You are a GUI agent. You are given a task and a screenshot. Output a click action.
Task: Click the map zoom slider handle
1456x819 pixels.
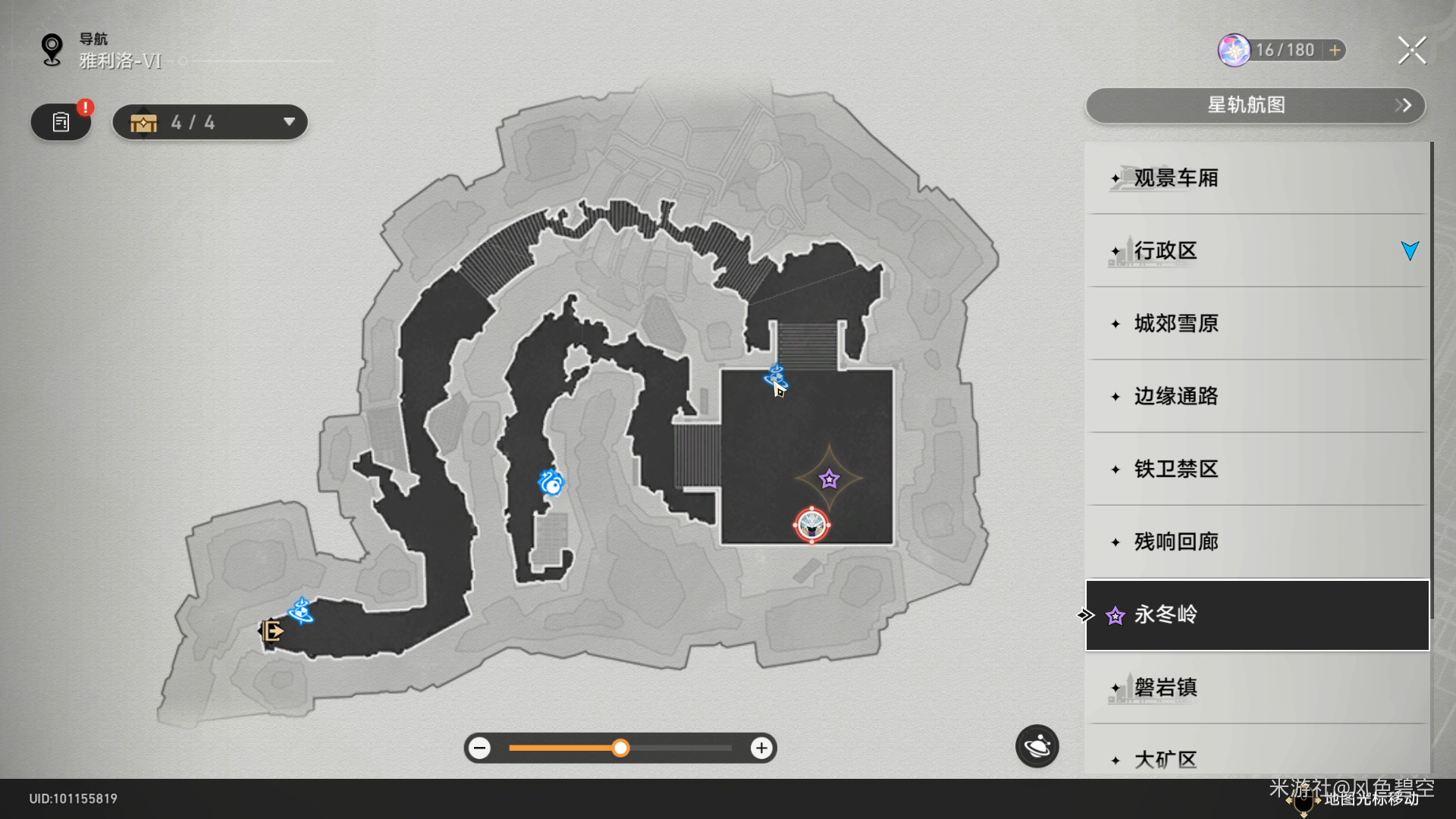pos(620,748)
